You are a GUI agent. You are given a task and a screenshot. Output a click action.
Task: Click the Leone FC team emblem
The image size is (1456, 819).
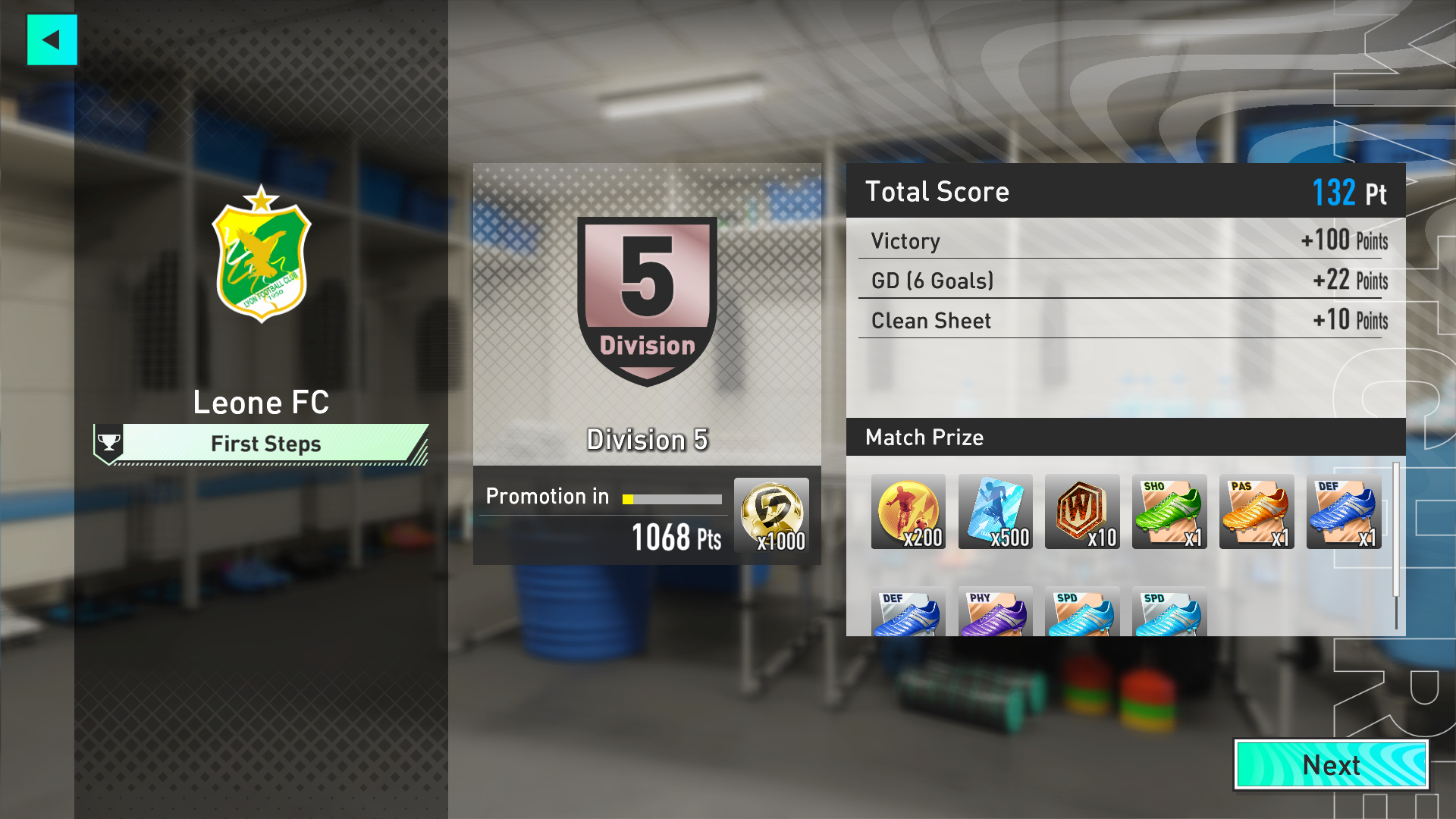point(261,255)
